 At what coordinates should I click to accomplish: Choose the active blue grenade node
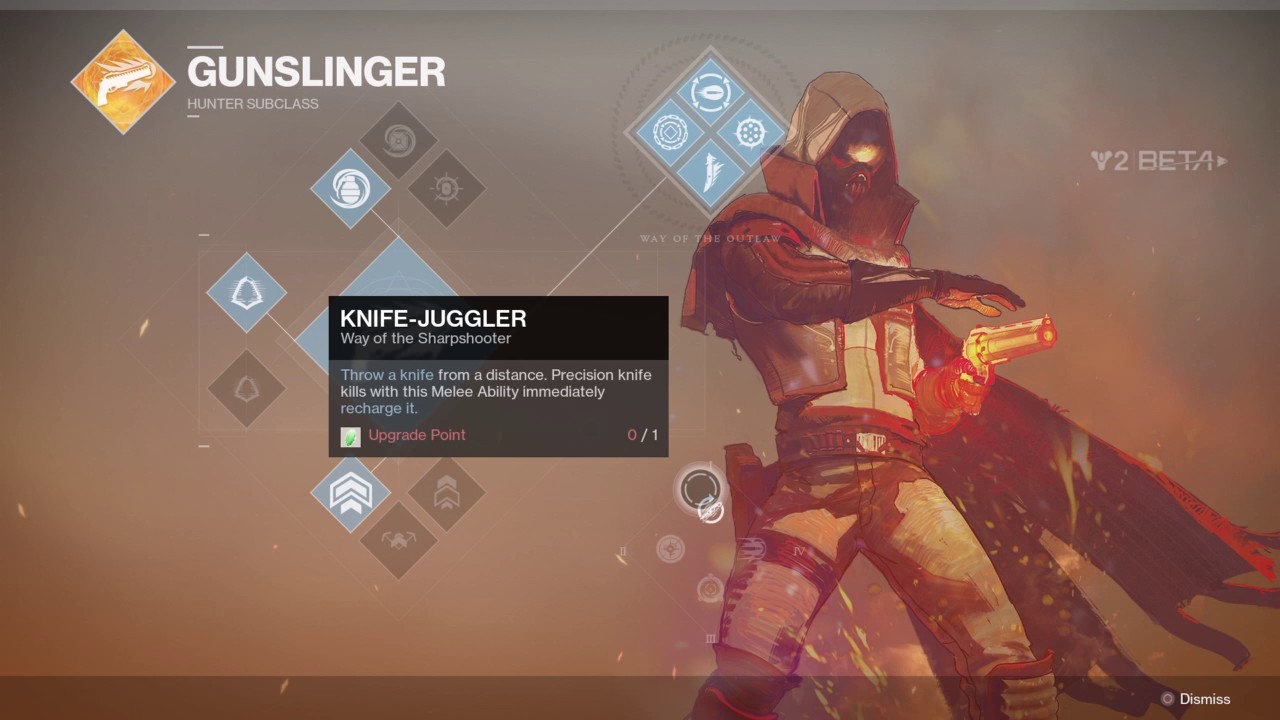coord(350,188)
